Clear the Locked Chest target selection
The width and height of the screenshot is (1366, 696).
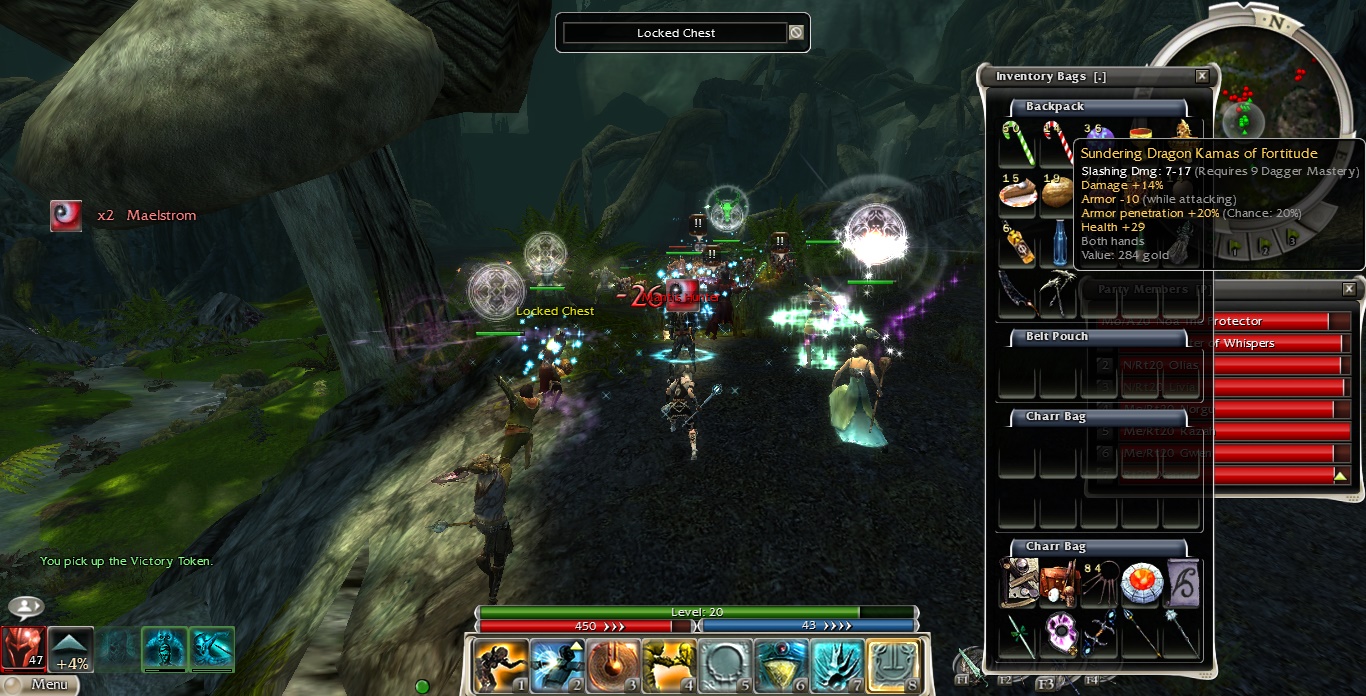796,33
